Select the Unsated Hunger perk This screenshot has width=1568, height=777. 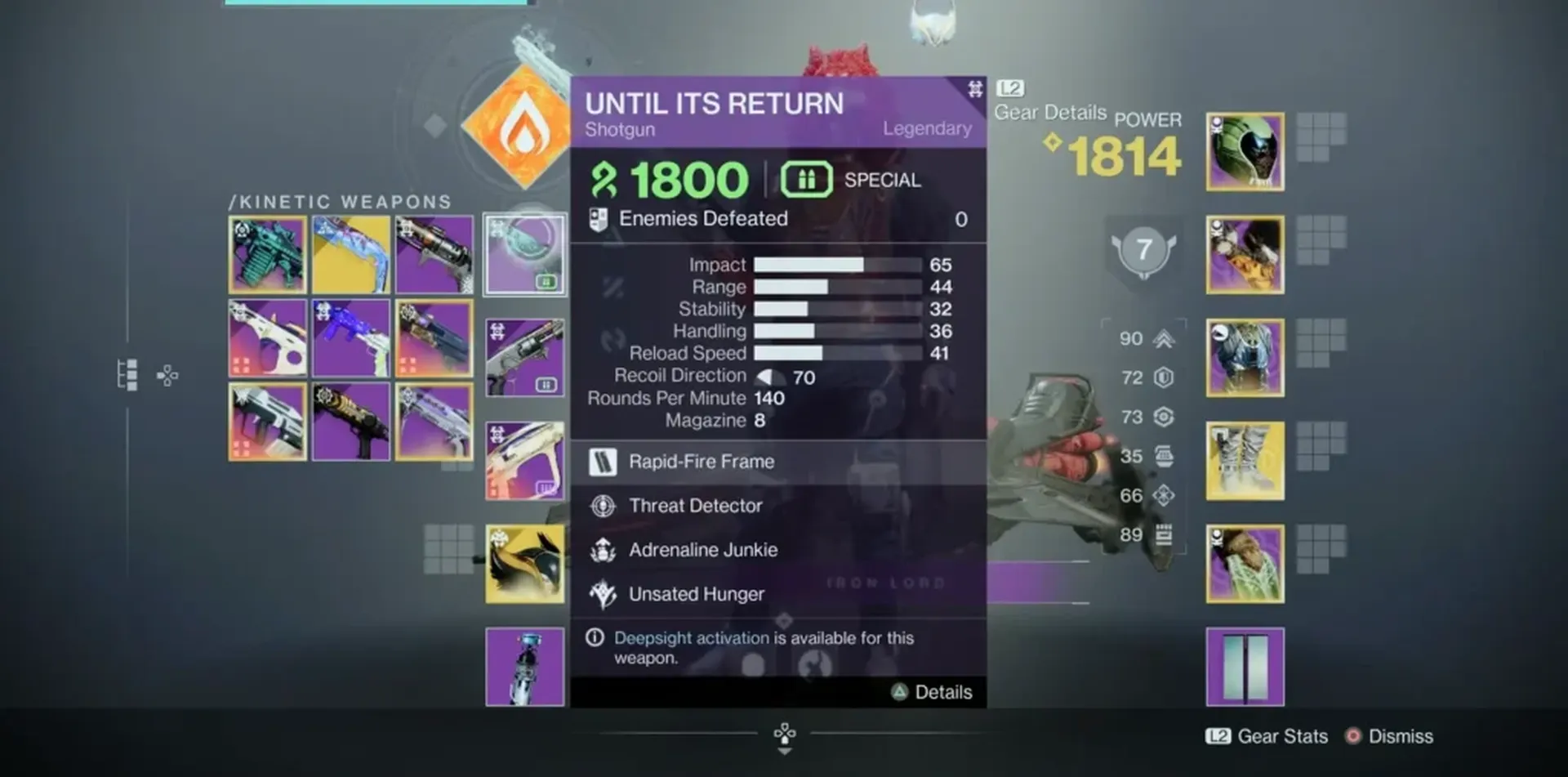(695, 594)
